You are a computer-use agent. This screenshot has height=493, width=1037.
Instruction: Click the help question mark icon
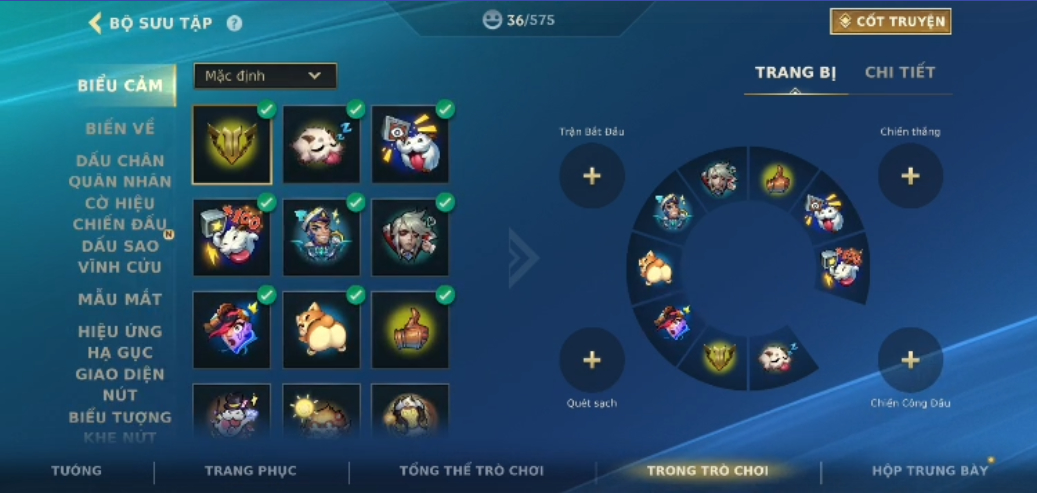[x=234, y=23]
